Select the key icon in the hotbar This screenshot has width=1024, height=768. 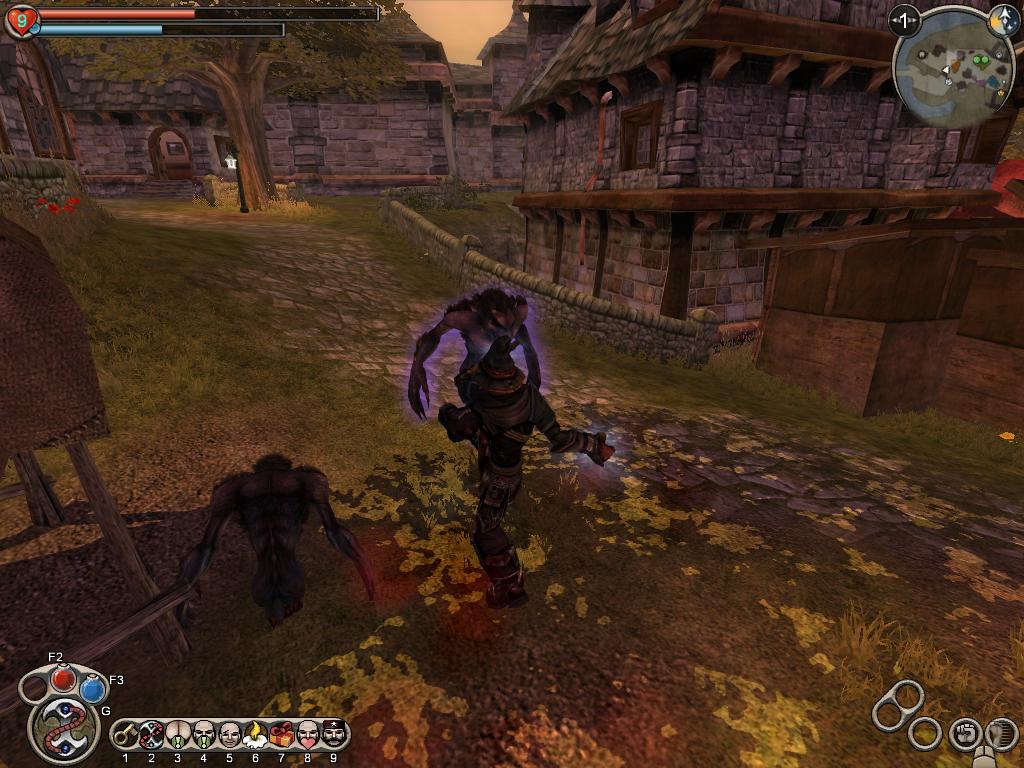tap(126, 735)
